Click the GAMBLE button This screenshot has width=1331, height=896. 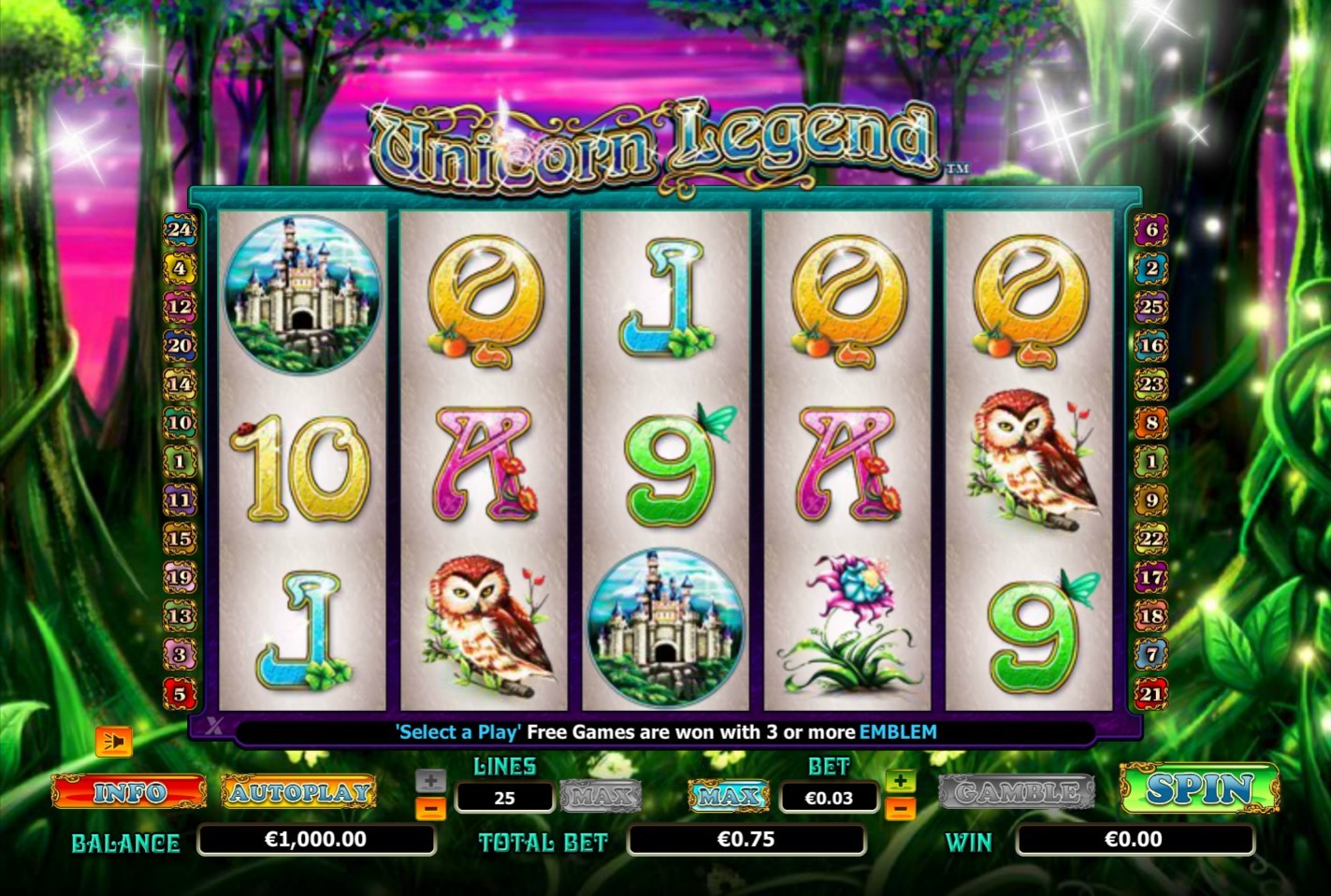pos(1016,792)
